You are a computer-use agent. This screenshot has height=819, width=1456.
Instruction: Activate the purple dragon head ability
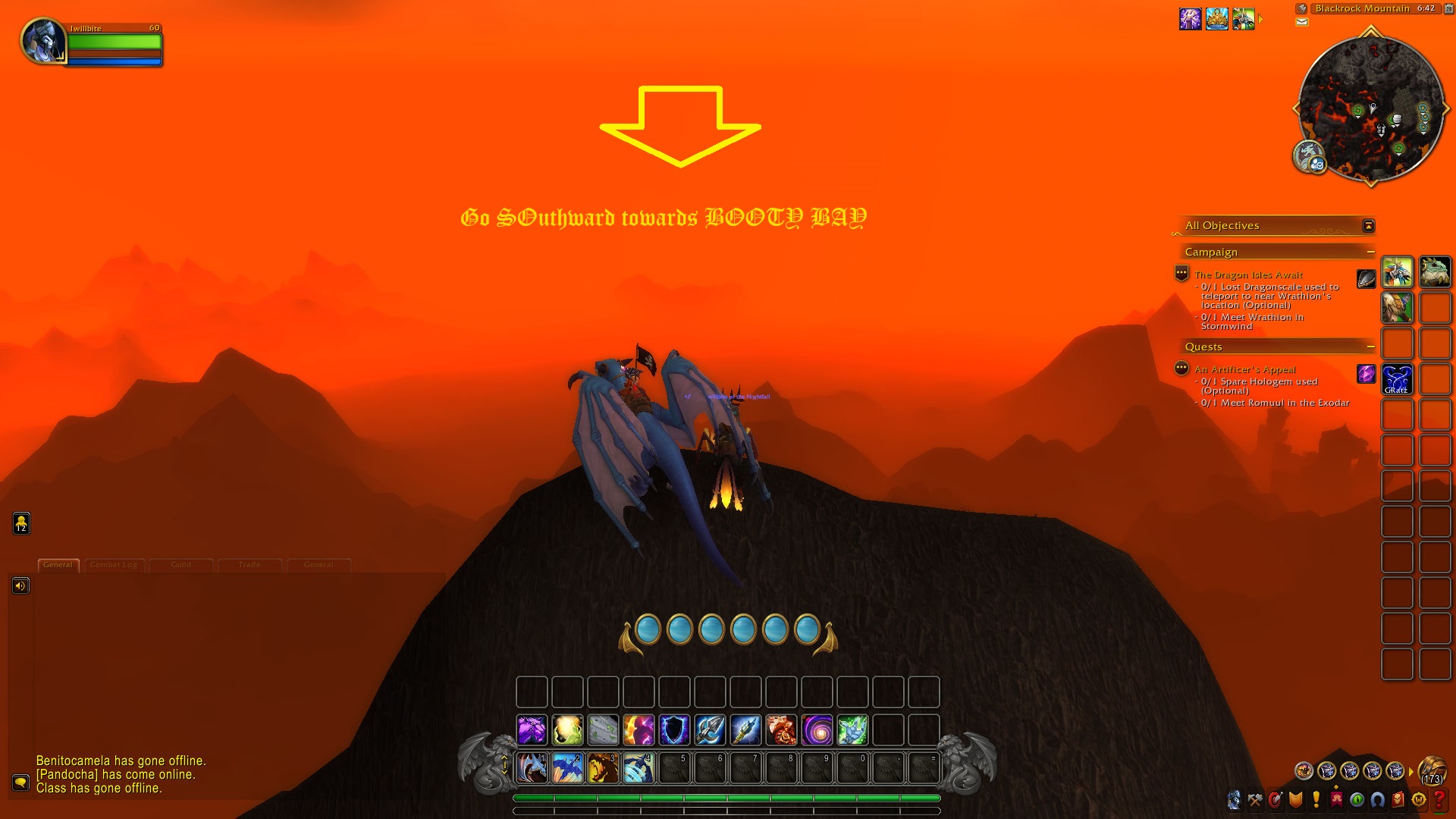(x=532, y=730)
